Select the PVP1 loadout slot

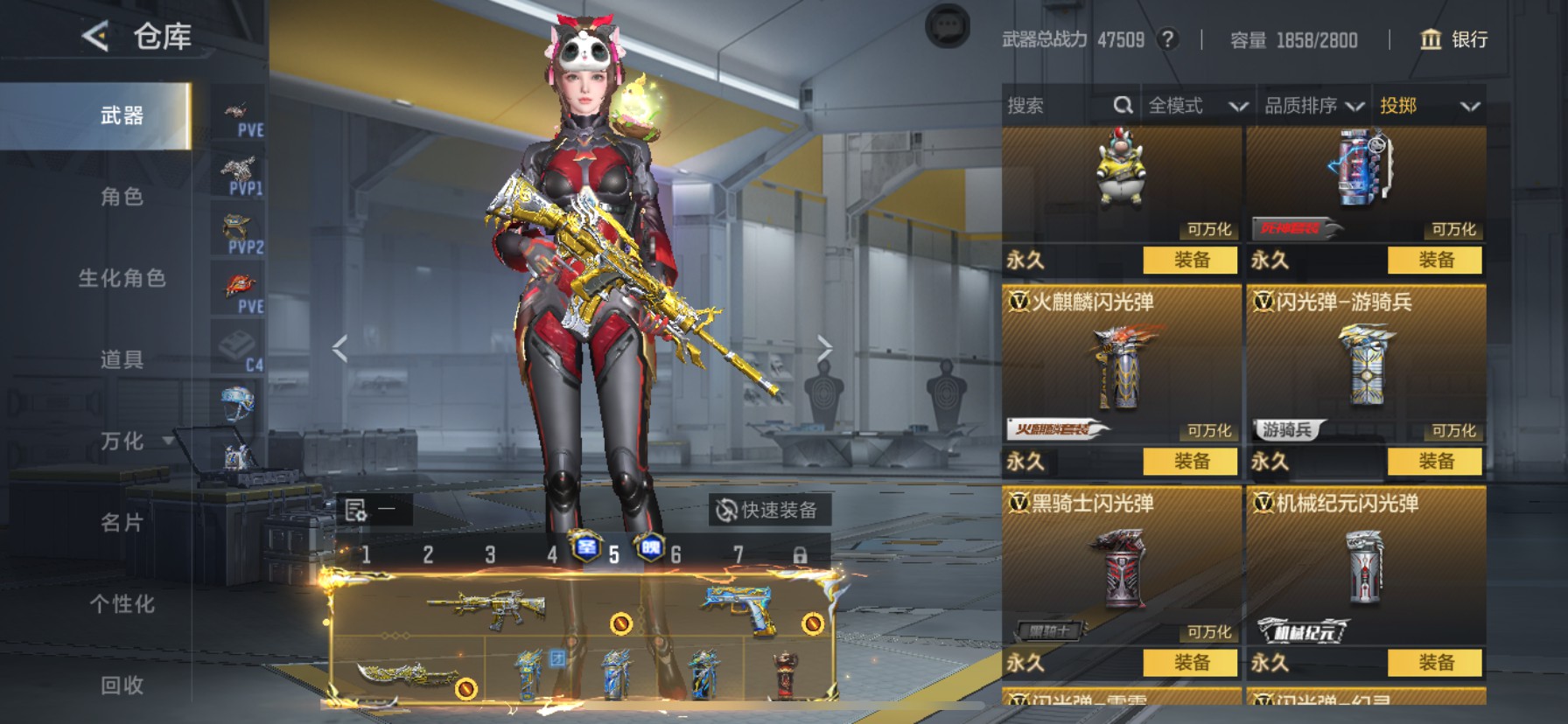coord(239,175)
